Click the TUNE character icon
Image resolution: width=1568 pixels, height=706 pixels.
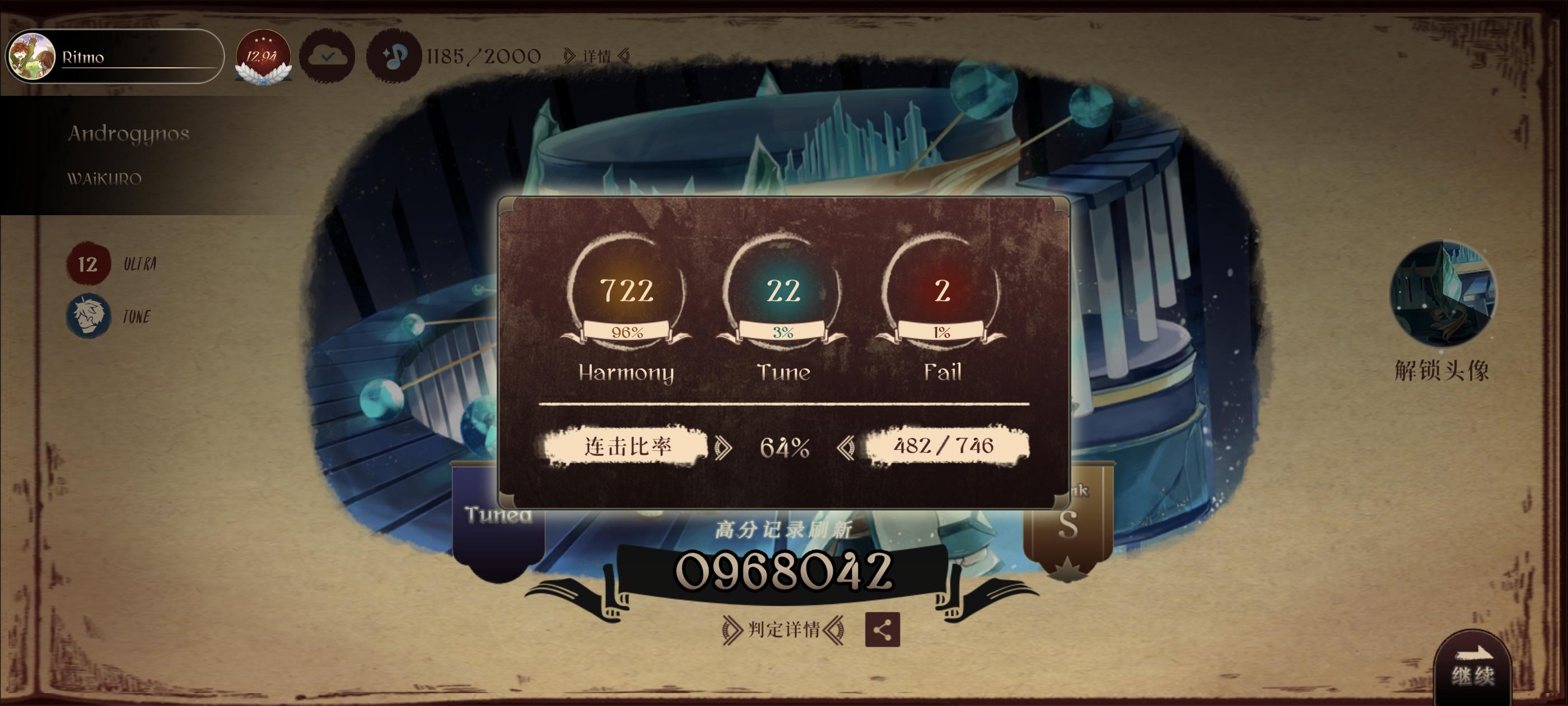tap(90, 316)
